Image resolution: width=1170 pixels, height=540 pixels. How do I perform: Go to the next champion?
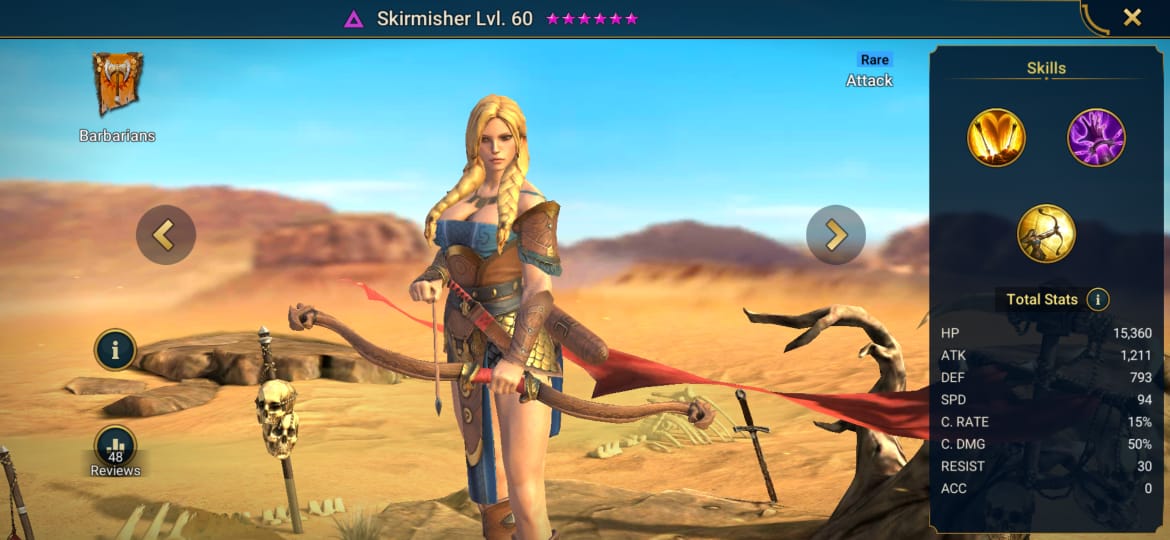click(x=835, y=235)
